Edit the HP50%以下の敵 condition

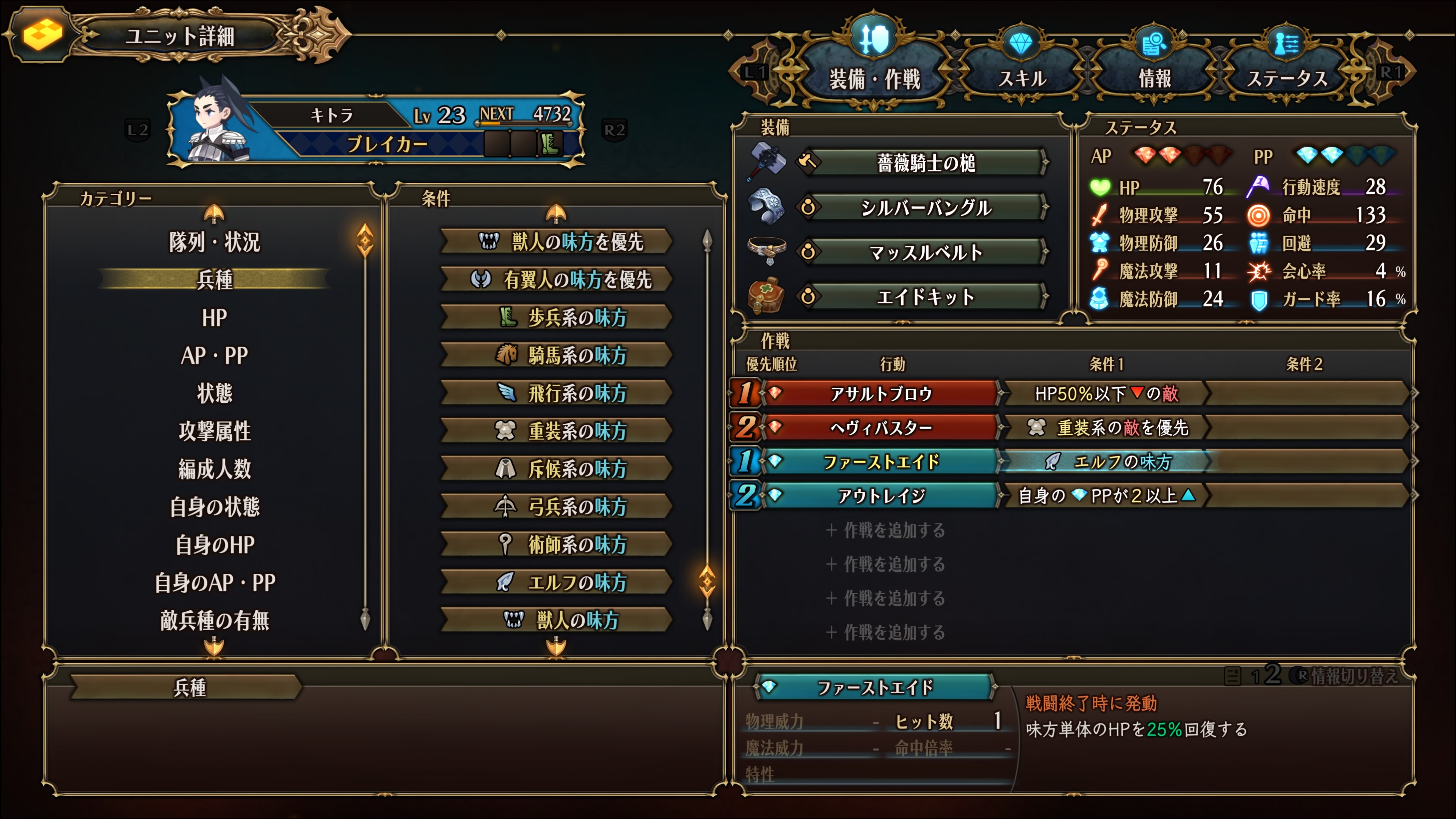tap(1105, 394)
